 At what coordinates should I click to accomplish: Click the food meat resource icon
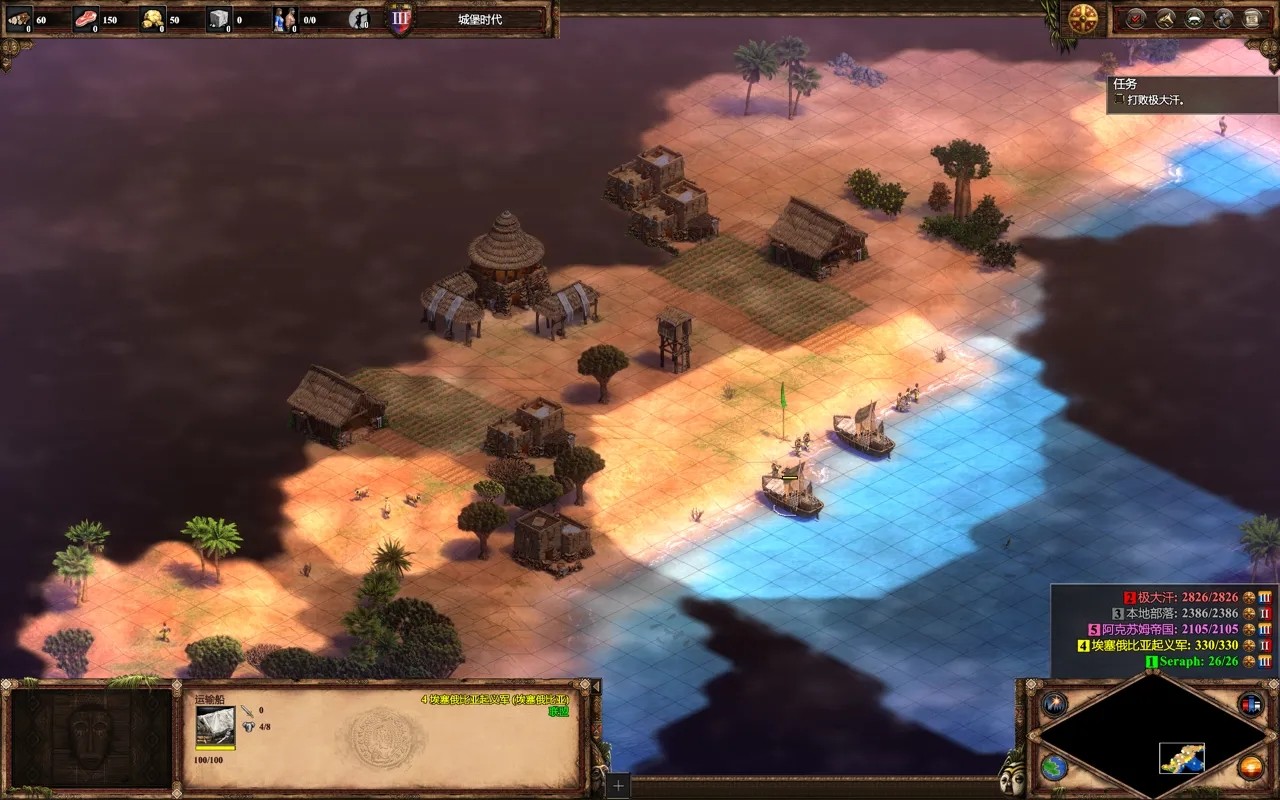[x=86, y=18]
